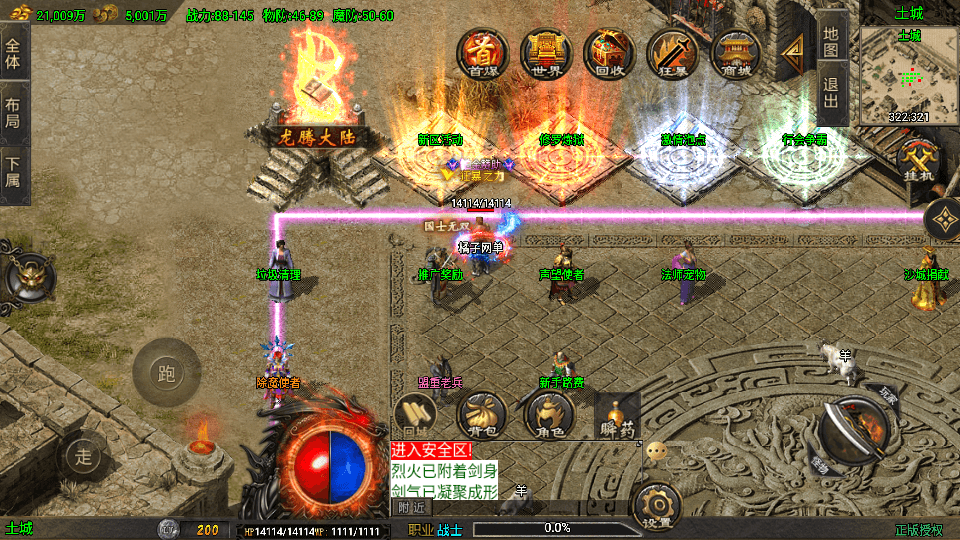
Task: Open the 设置 settings gear
Action: tap(657, 506)
